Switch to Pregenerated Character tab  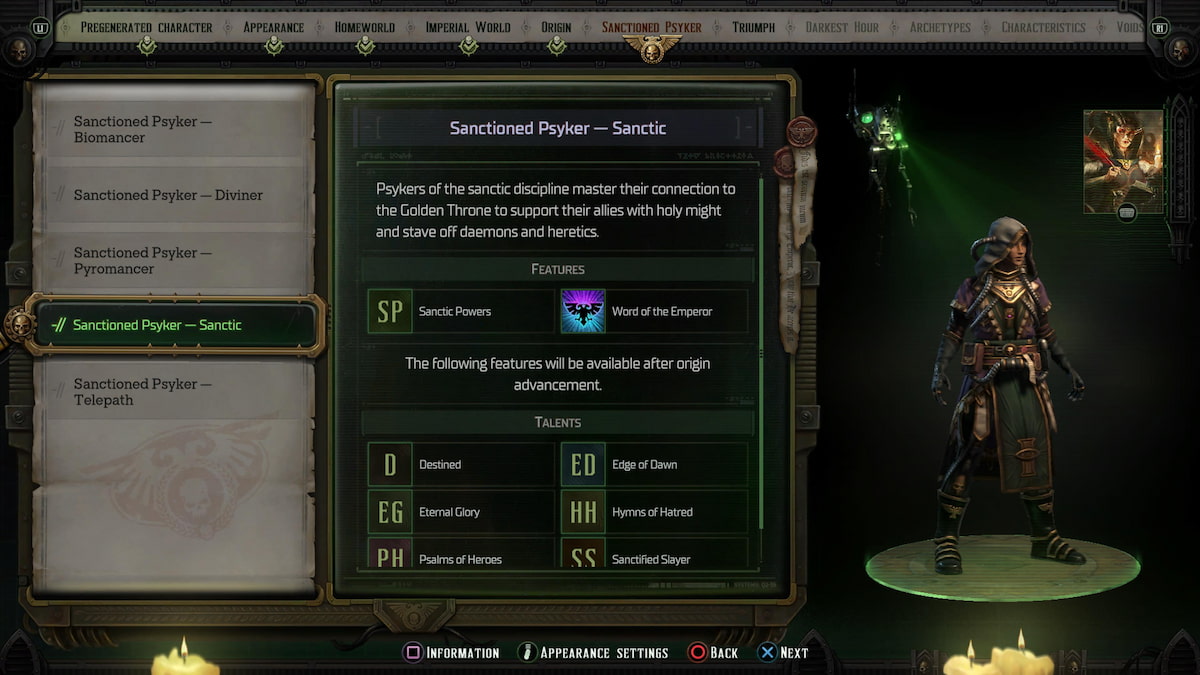[x=148, y=27]
